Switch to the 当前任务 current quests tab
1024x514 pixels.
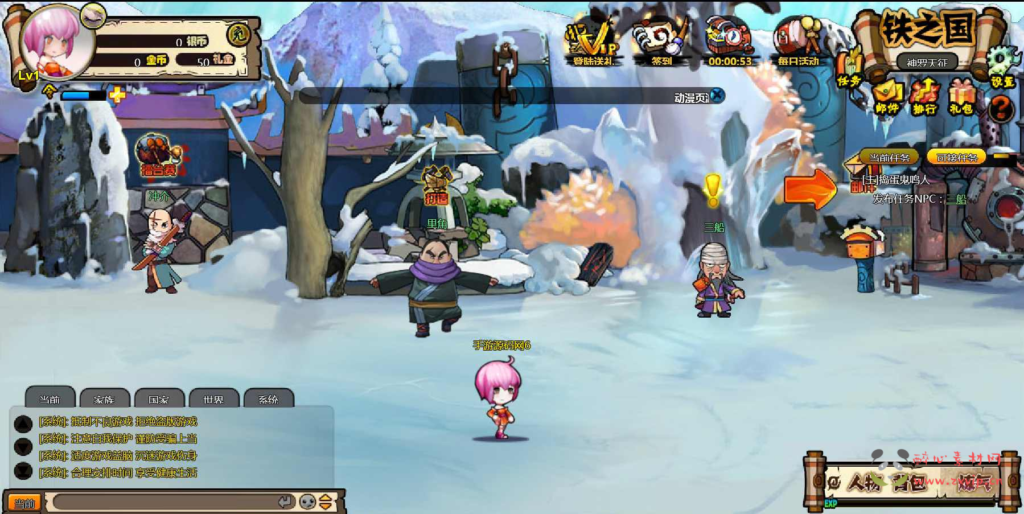(889, 157)
